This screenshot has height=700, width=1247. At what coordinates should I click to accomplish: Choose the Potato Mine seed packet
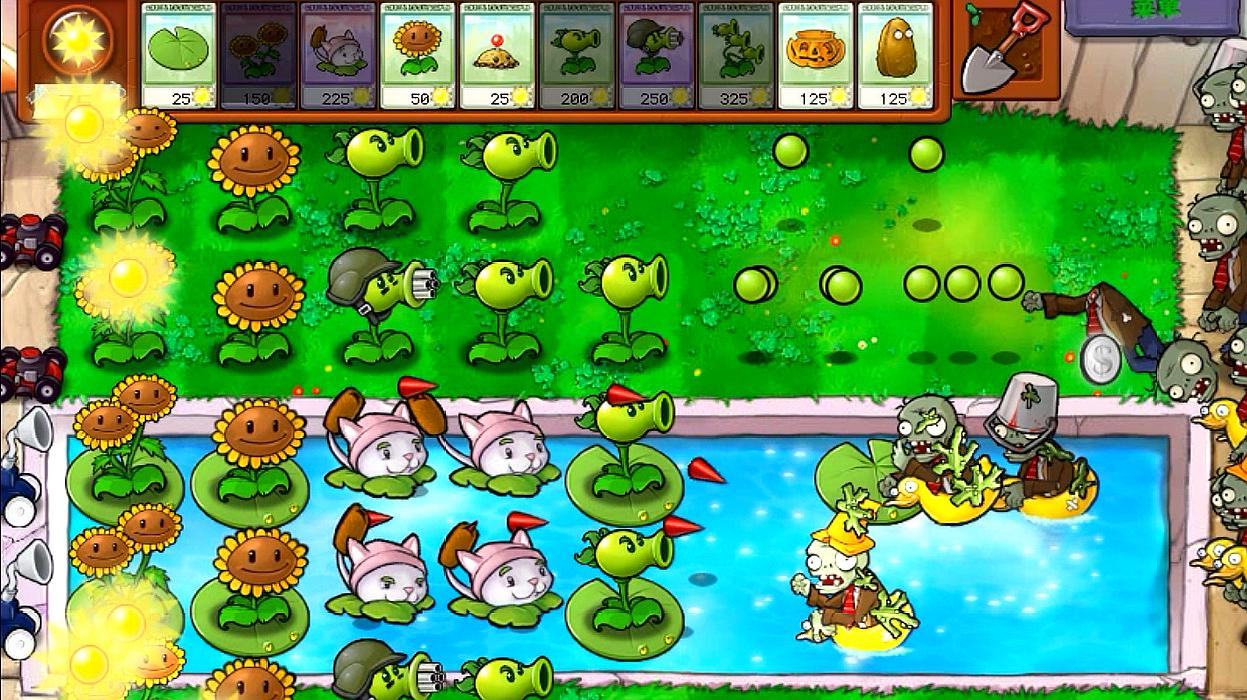(x=497, y=55)
